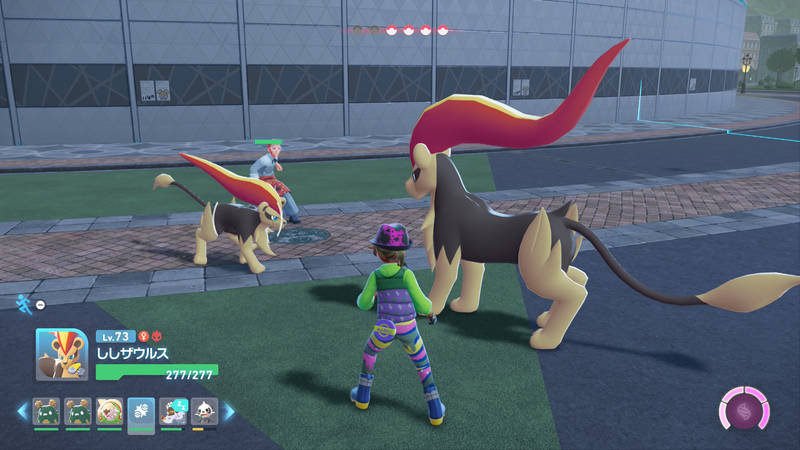This screenshot has height=450, width=800.
Task: Select the highlighted party slot
Action: tap(141, 411)
